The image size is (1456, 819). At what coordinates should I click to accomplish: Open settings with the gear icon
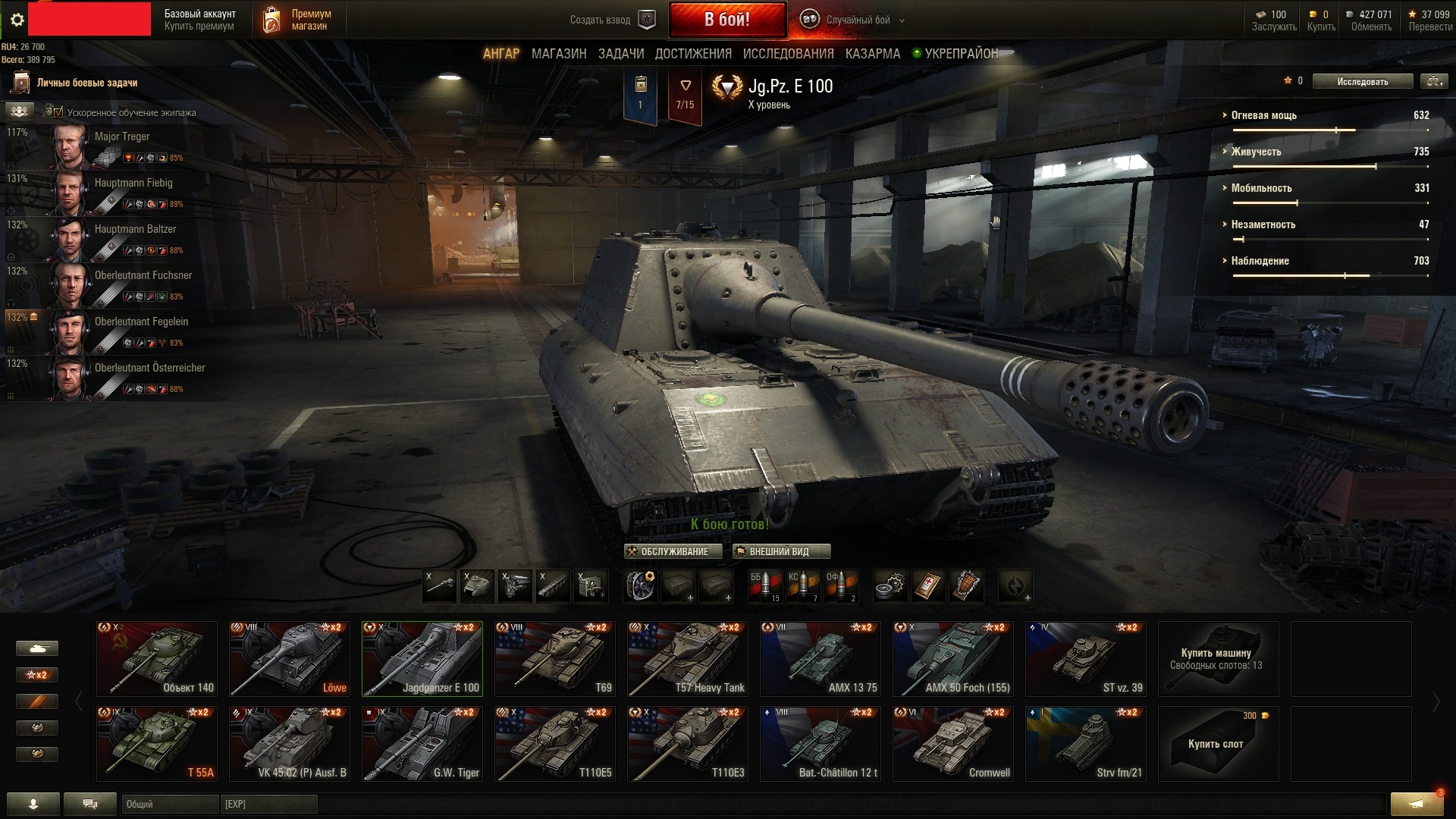pyautogui.click(x=17, y=20)
